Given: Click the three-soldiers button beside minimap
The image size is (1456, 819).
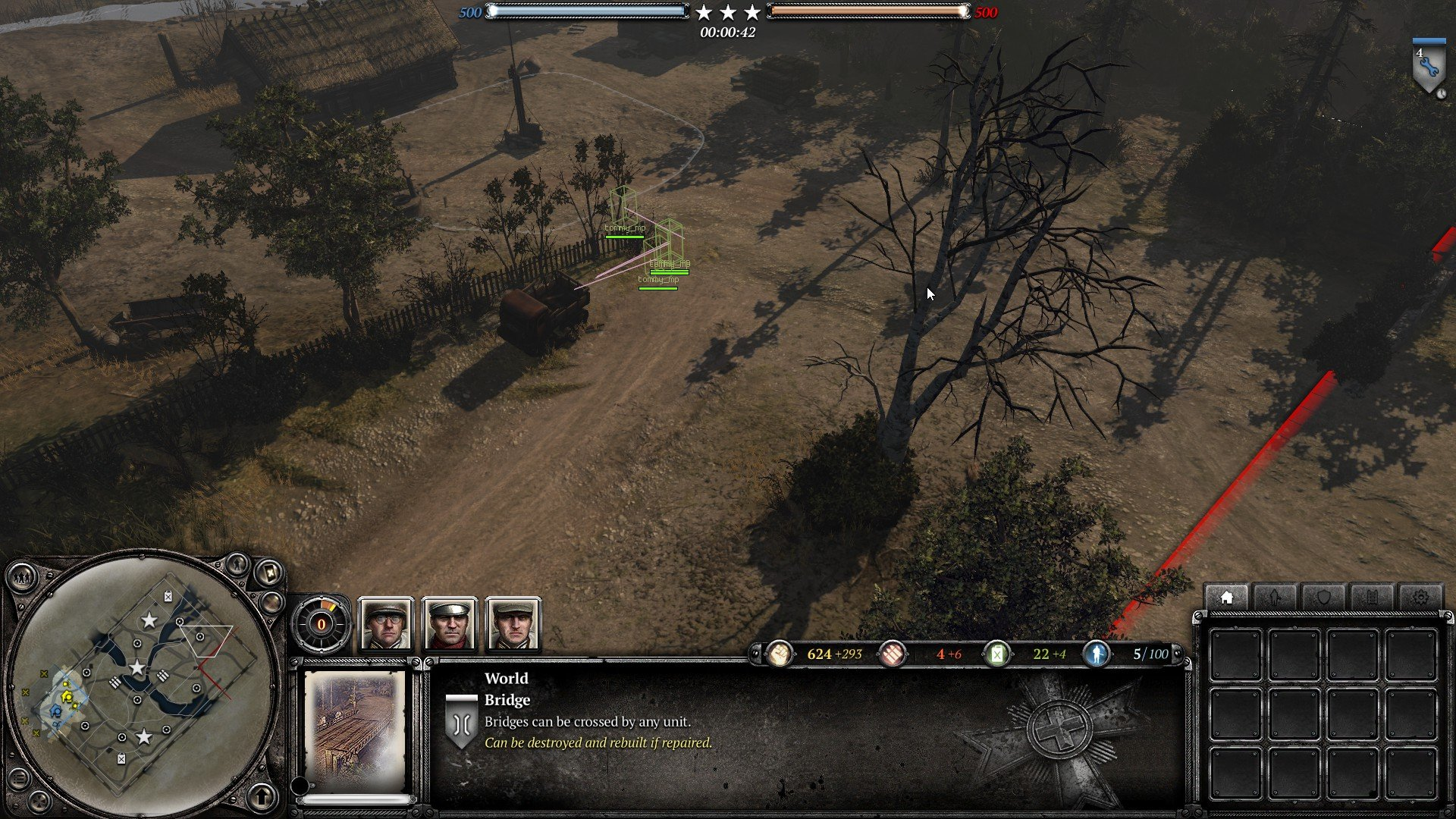Looking at the screenshot, I should (x=23, y=578).
